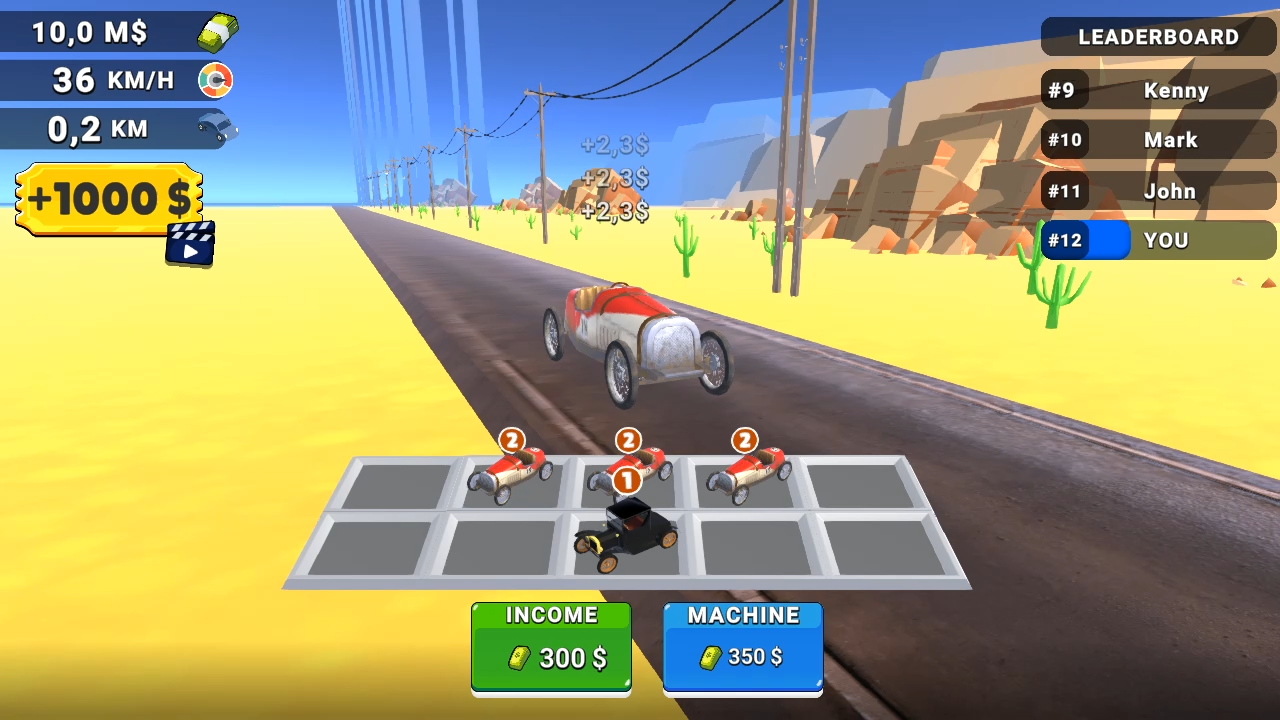This screenshot has width=1280, height=720.
Task: Click the yellow ticket icon on MACHINE button
Action: tap(710, 657)
